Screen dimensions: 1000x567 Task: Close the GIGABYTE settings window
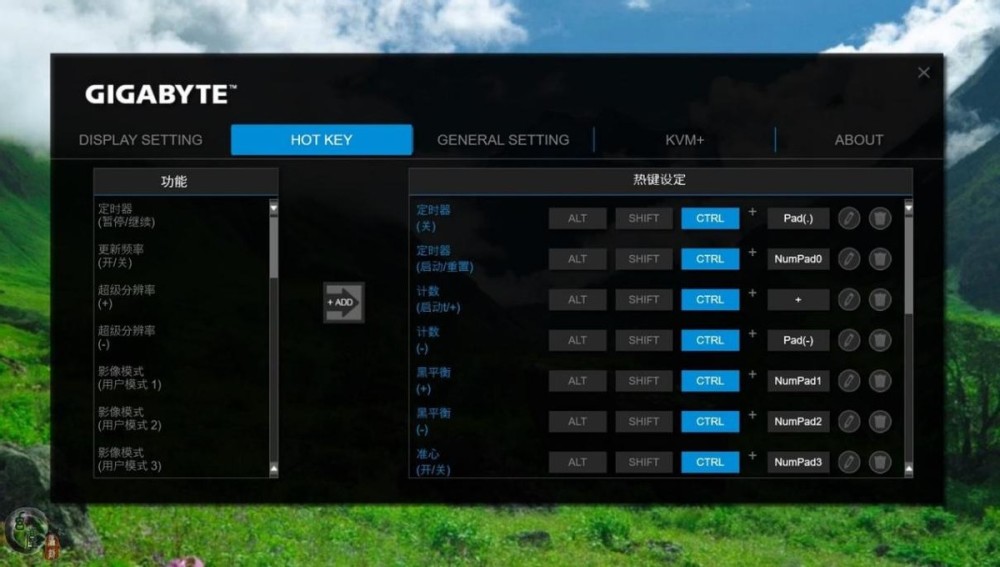tap(923, 73)
